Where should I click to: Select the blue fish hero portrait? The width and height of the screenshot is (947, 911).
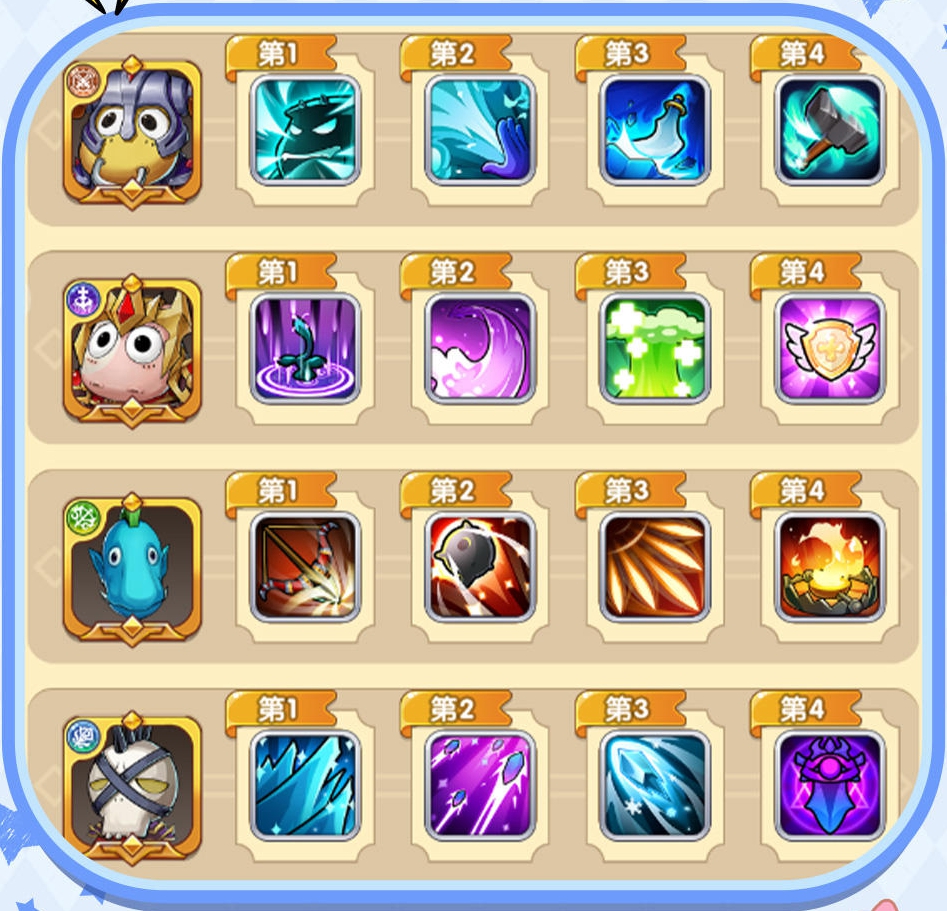pos(133,569)
